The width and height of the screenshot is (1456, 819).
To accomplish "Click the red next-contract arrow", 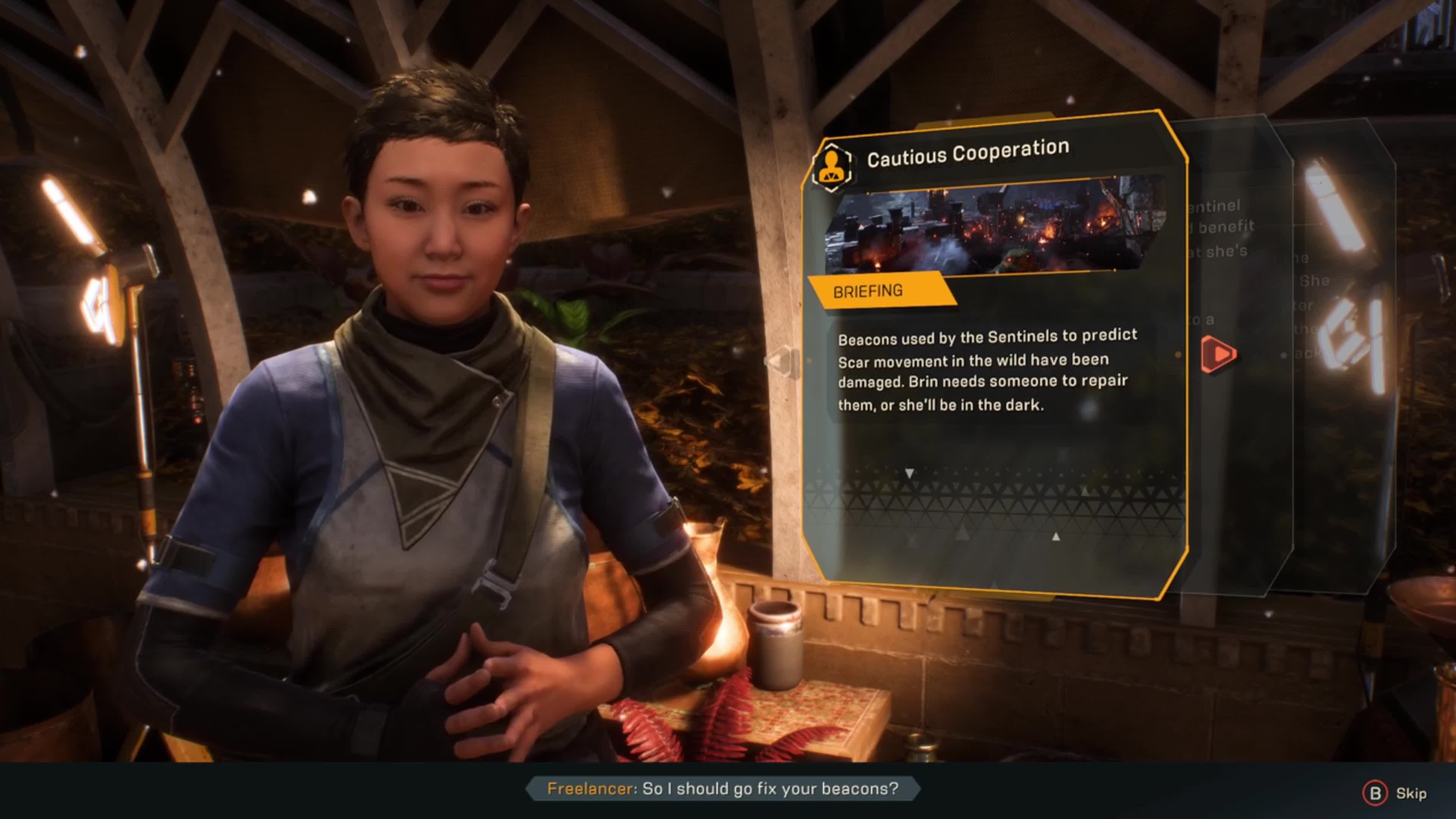I will tap(1218, 355).
